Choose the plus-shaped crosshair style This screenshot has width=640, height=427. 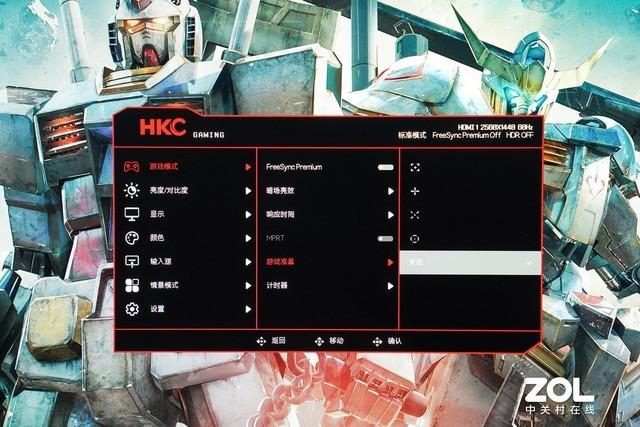pyautogui.click(x=415, y=190)
